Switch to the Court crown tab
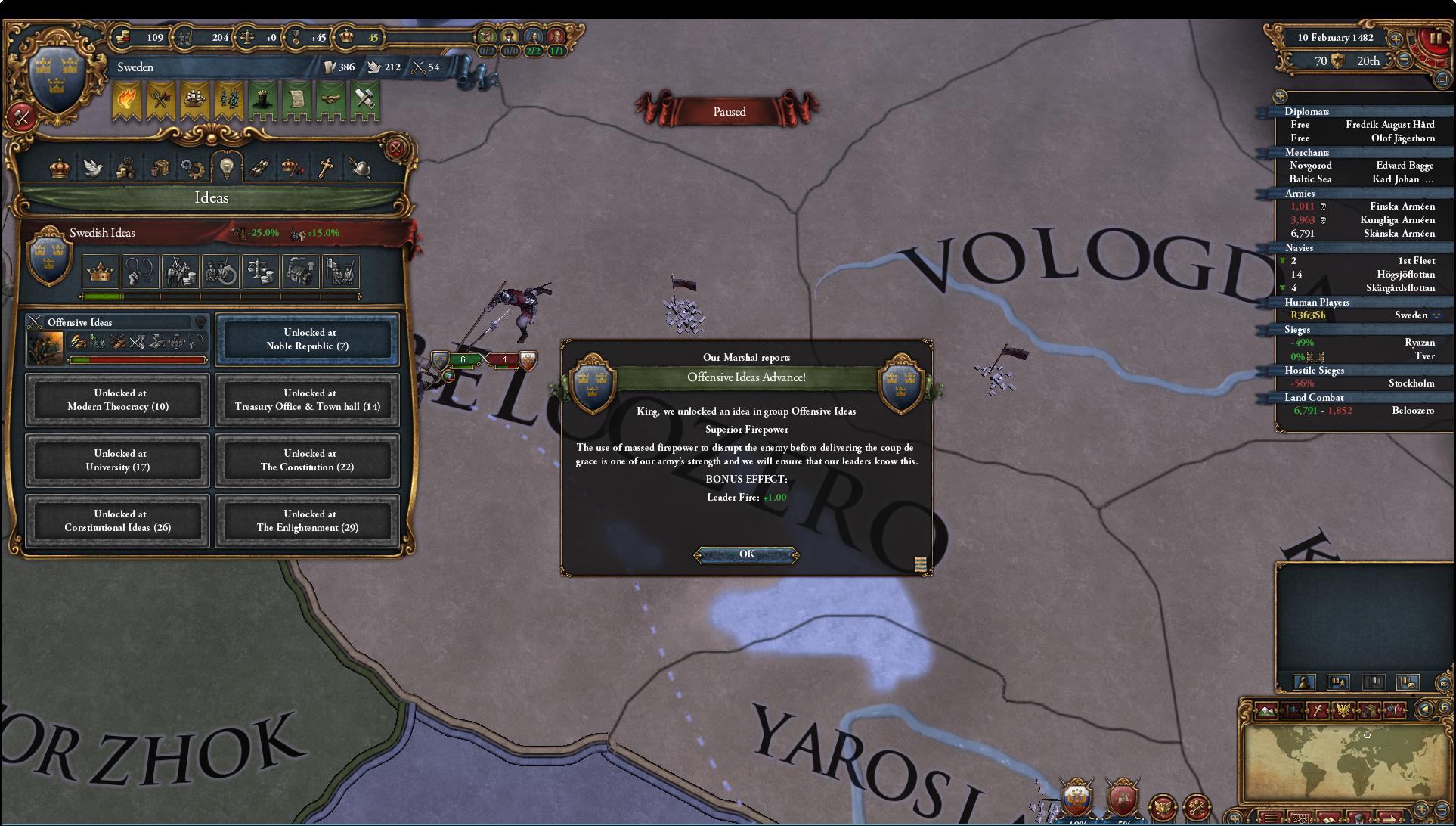 [60, 168]
